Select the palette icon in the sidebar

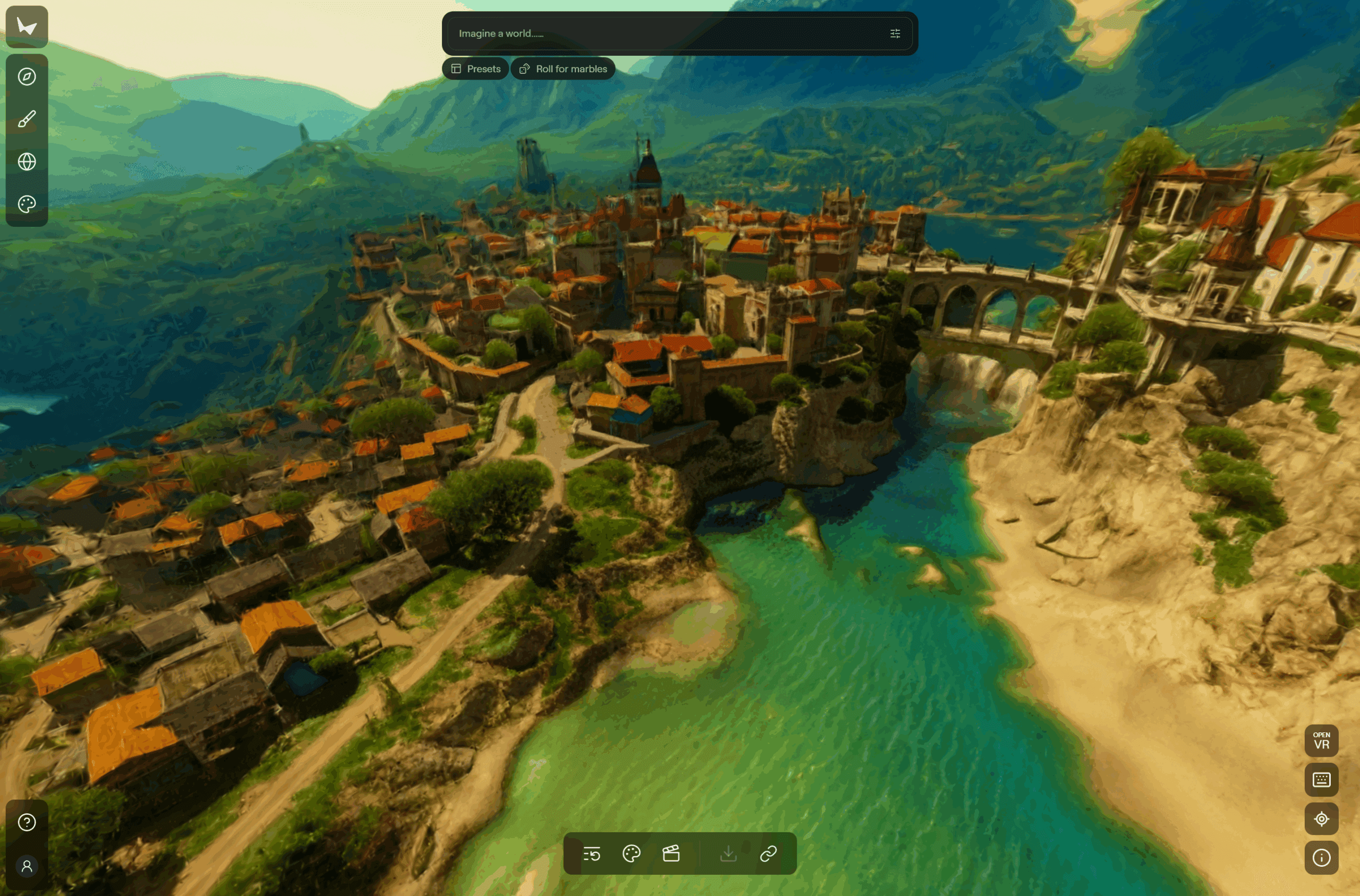[x=27, y=204]
